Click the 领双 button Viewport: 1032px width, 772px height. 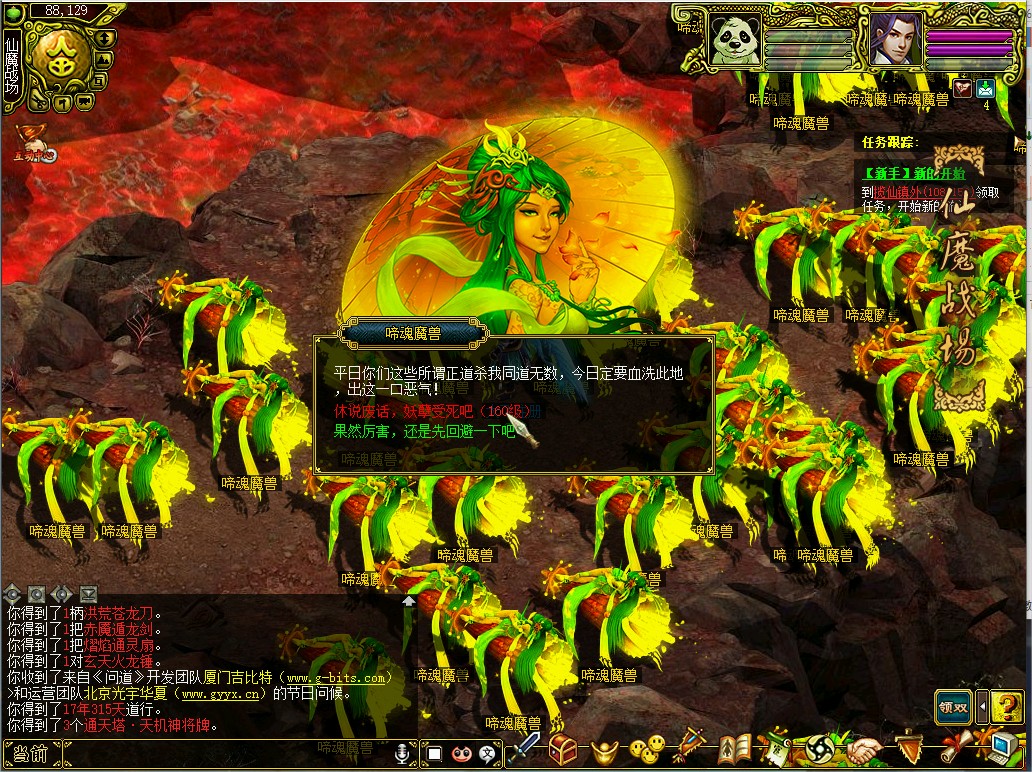(x=954, y=706)
